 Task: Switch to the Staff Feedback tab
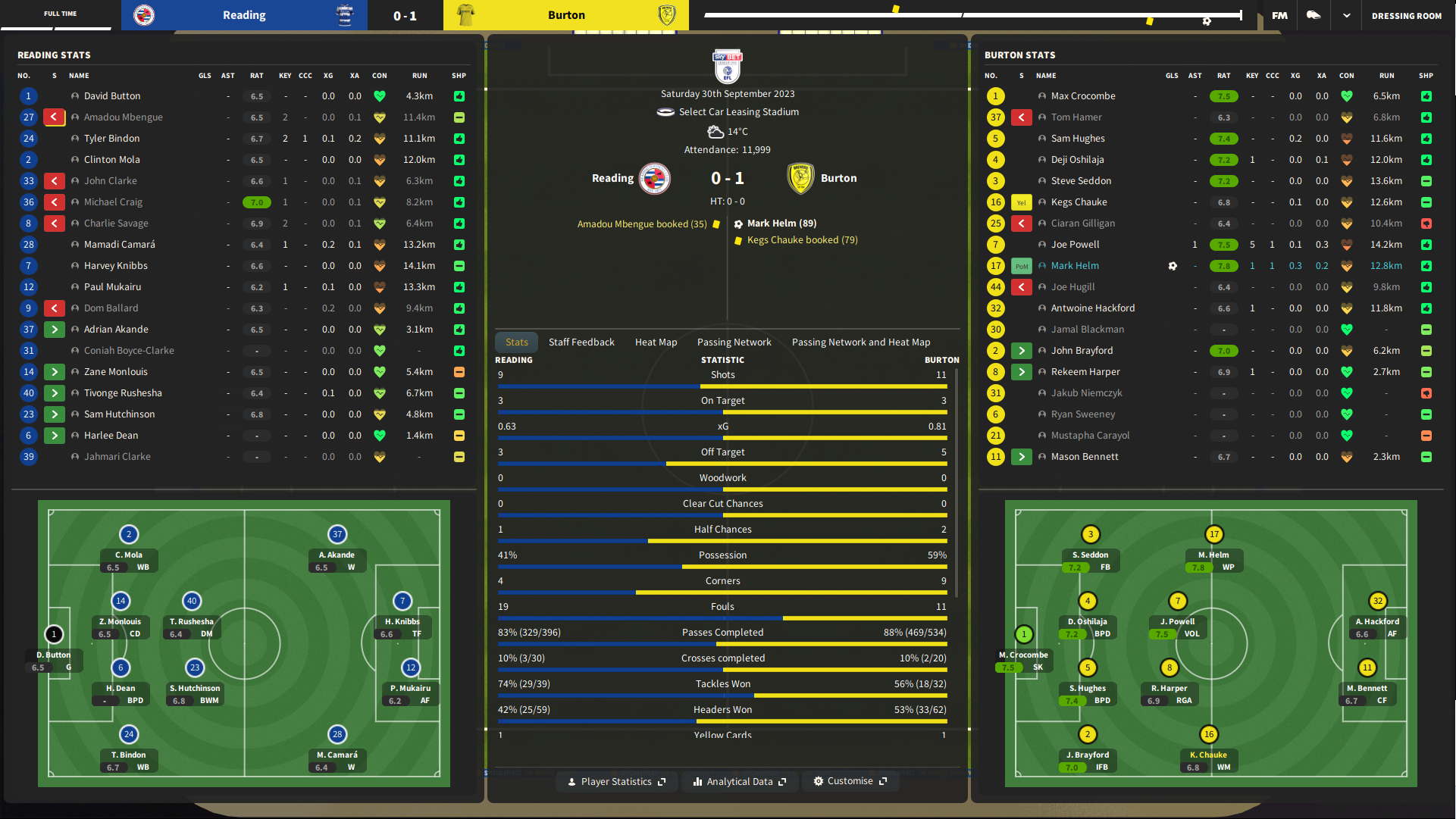point(581,342)
